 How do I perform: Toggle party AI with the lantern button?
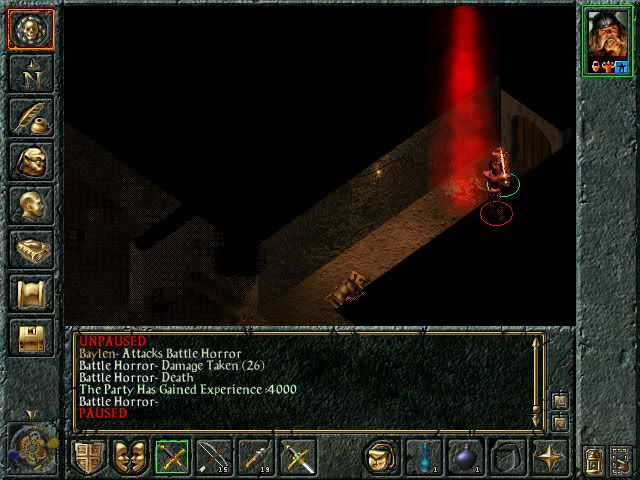[594, 459]
